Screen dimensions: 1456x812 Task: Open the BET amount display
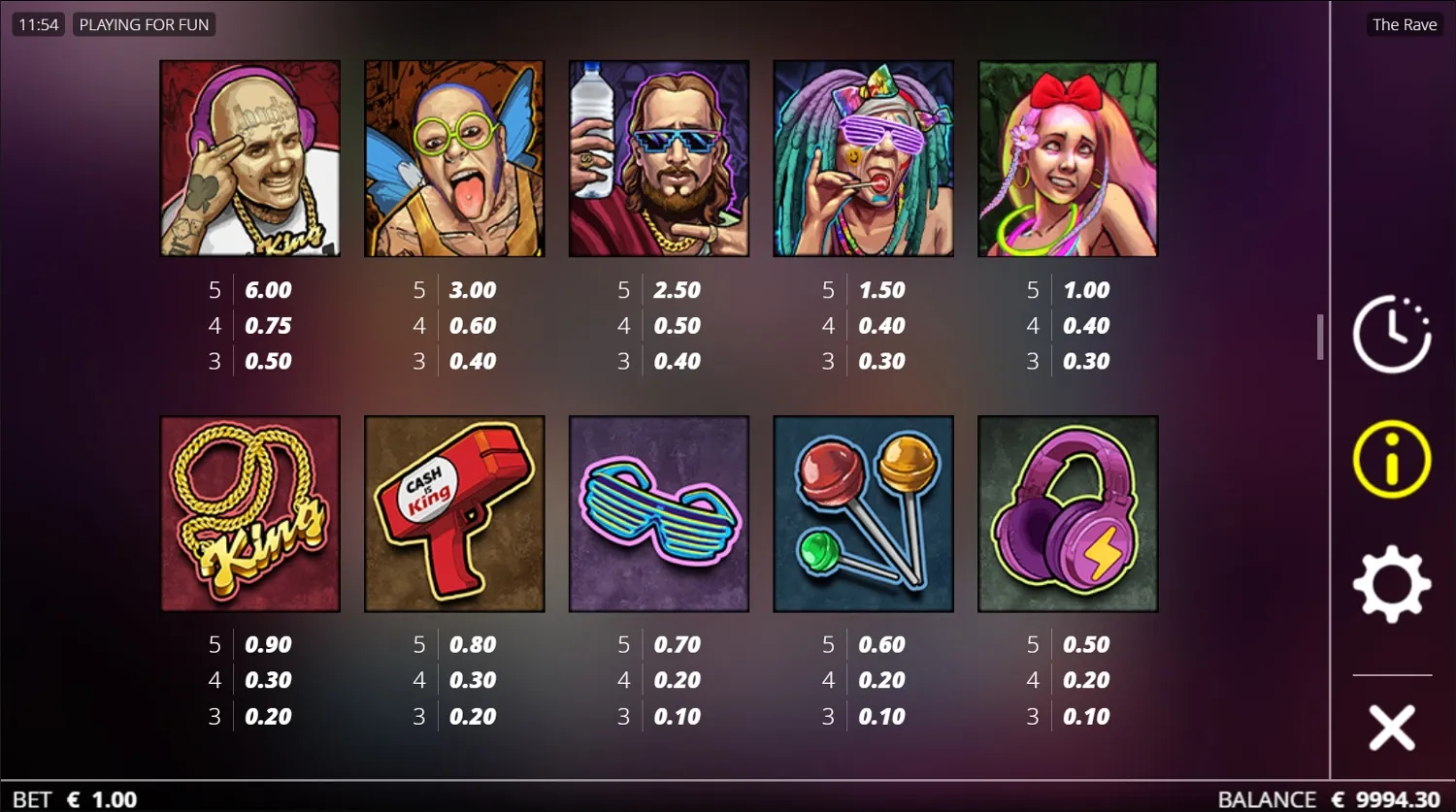coord(68,798)
